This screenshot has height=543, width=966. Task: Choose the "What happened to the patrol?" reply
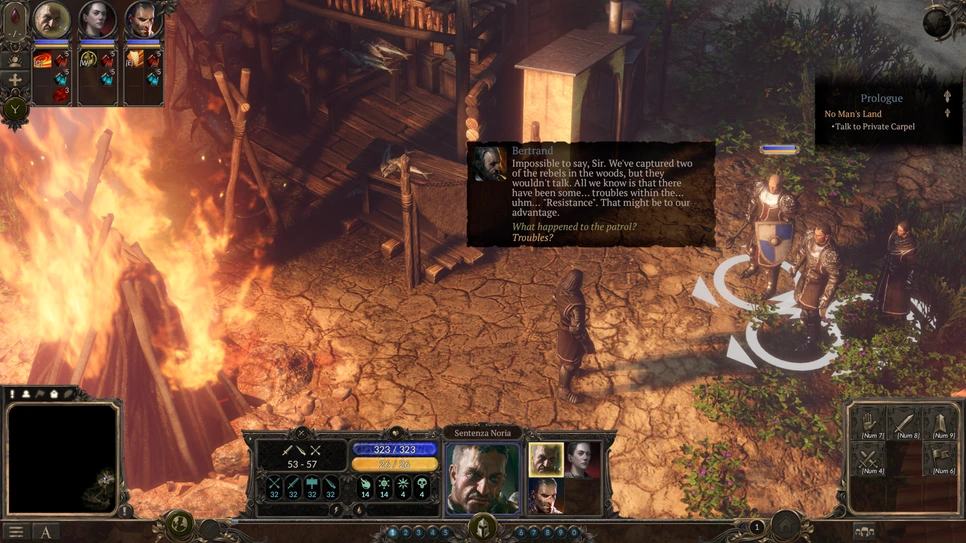(574, 227)
